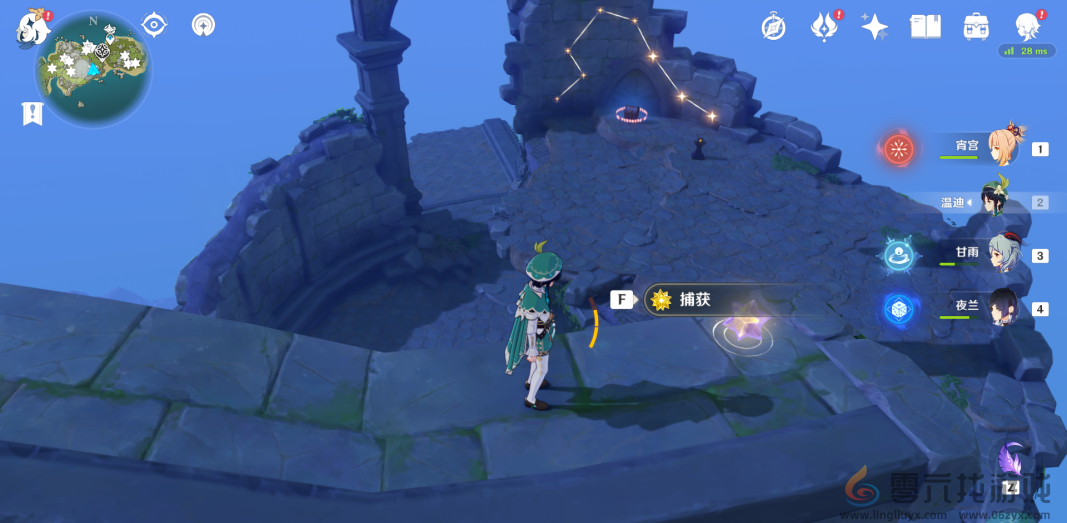This screenshot has height=523, width=1067.
Task: Open the compass icon in top bar
Action: coord(773,27)
